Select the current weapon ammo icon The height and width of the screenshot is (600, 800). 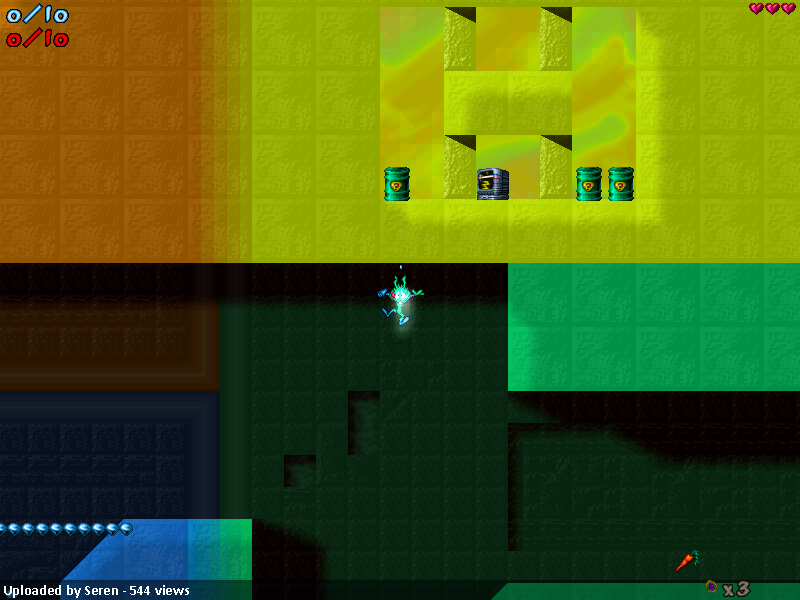coord(711,587)
